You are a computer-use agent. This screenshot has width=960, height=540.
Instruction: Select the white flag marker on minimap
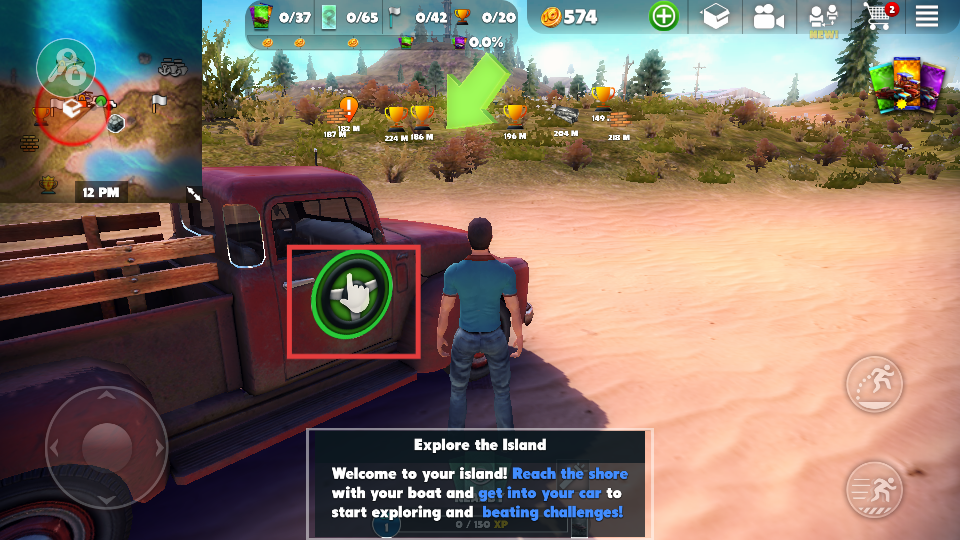coord(159,102)
